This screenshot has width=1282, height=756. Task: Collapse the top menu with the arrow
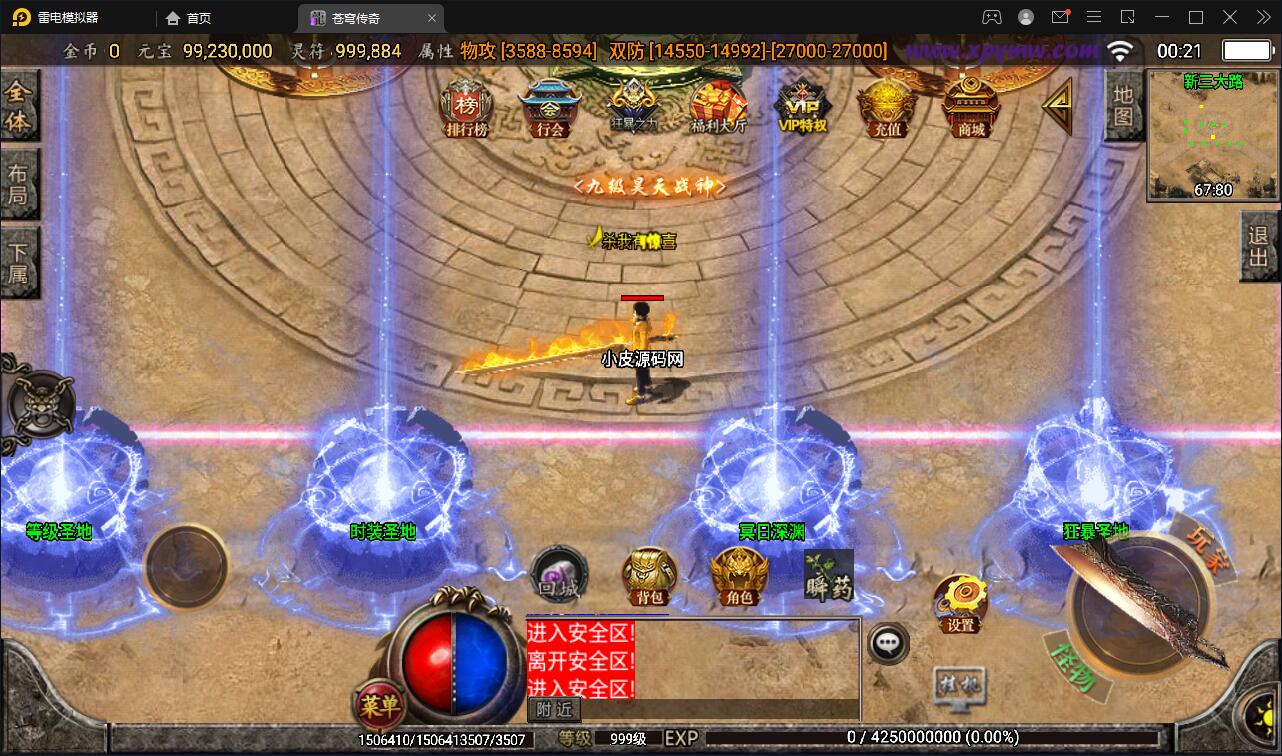pyautogui.click(x=1057, y=106)
